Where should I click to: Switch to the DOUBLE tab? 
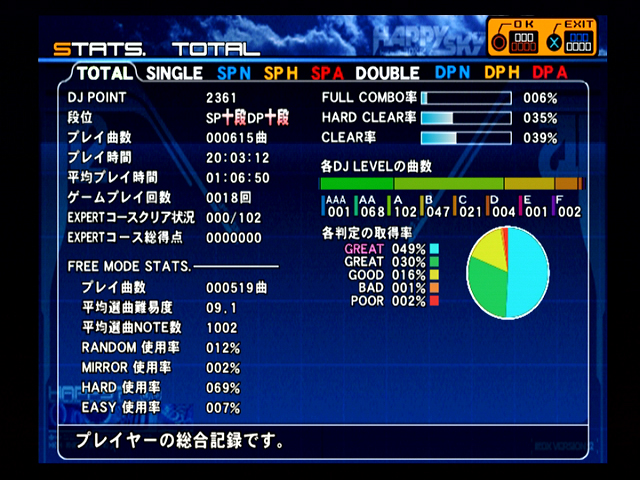(x=387, y=73)
